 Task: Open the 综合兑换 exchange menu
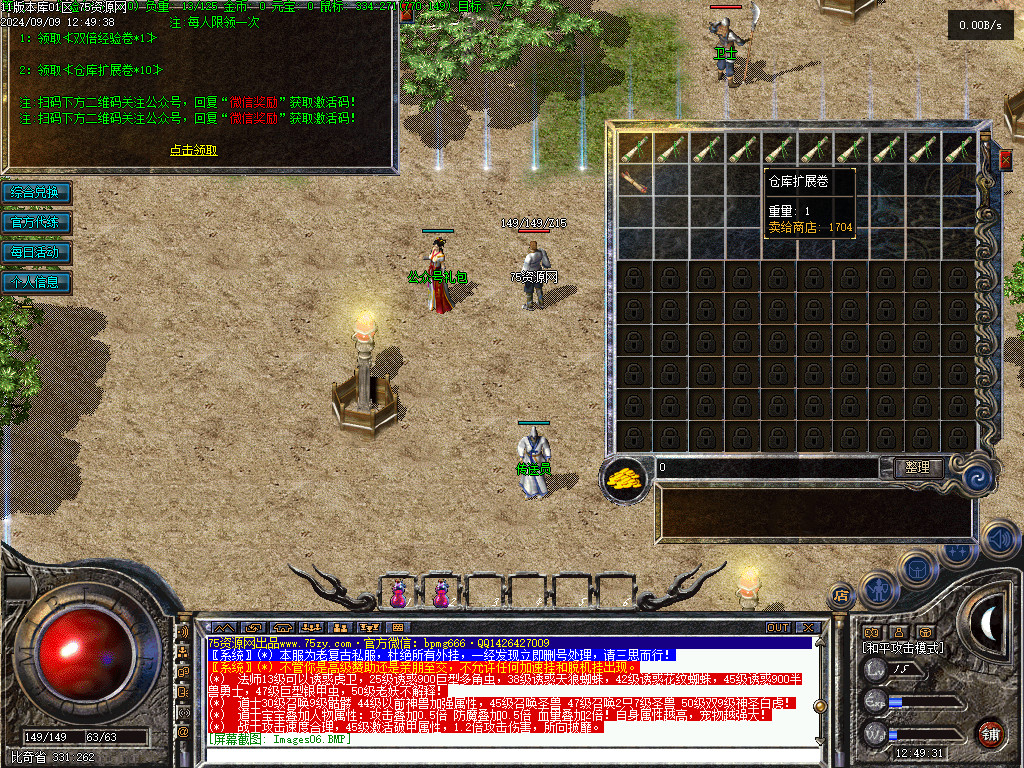point(36,192)
